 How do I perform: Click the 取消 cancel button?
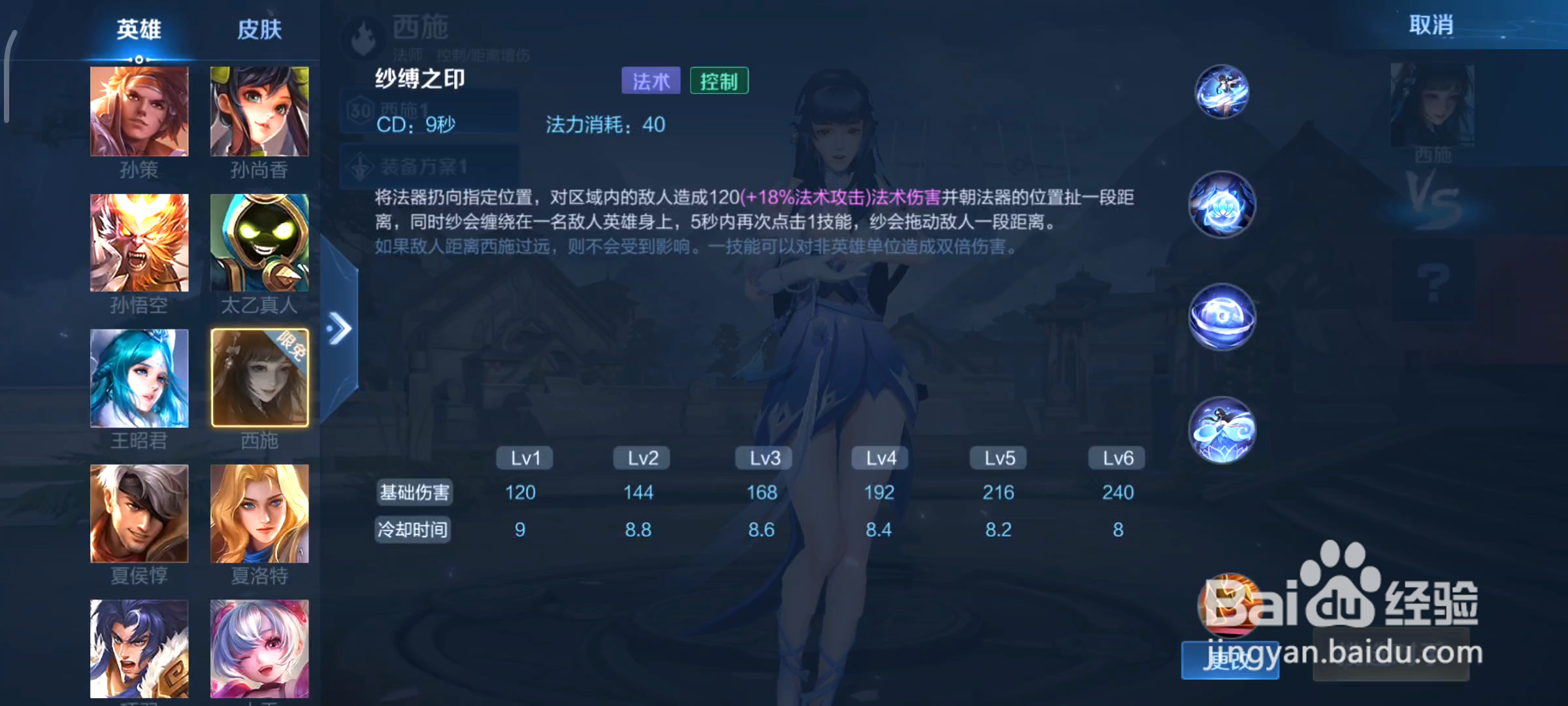tap(1431, 25)
